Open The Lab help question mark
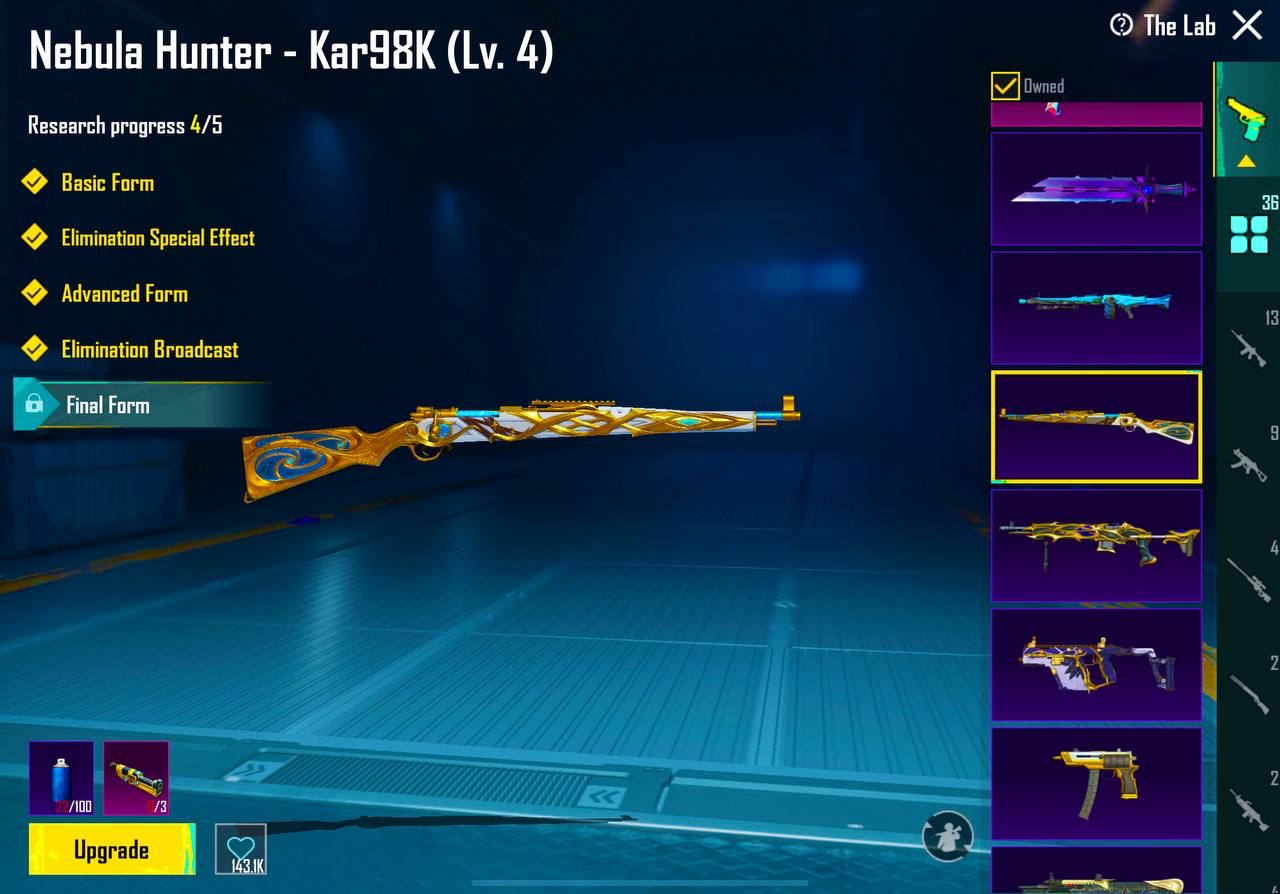The image size is (1280, 894). pyautogui.click(x=1122, y=25)
